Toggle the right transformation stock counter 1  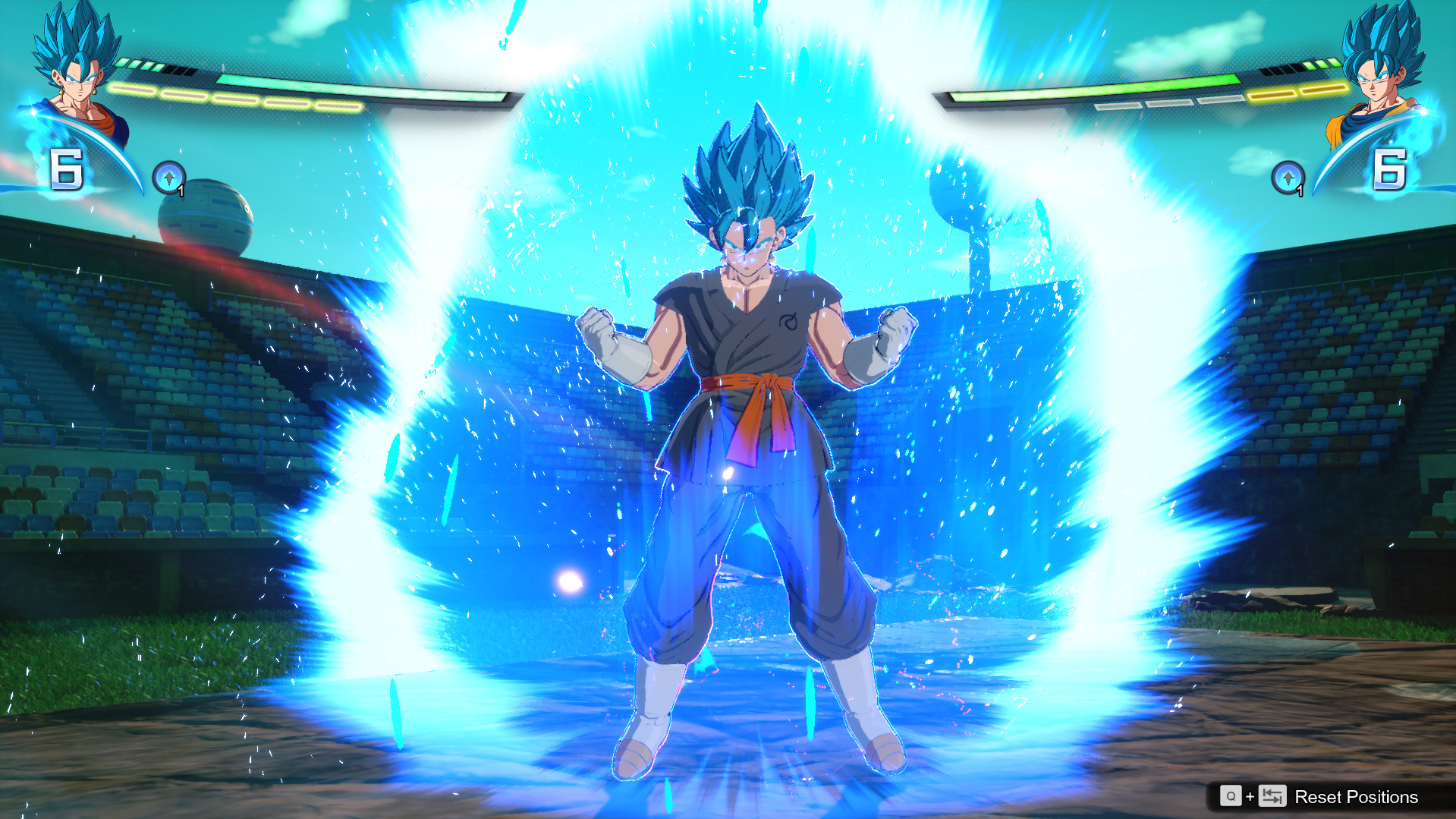click(1300, 191)
